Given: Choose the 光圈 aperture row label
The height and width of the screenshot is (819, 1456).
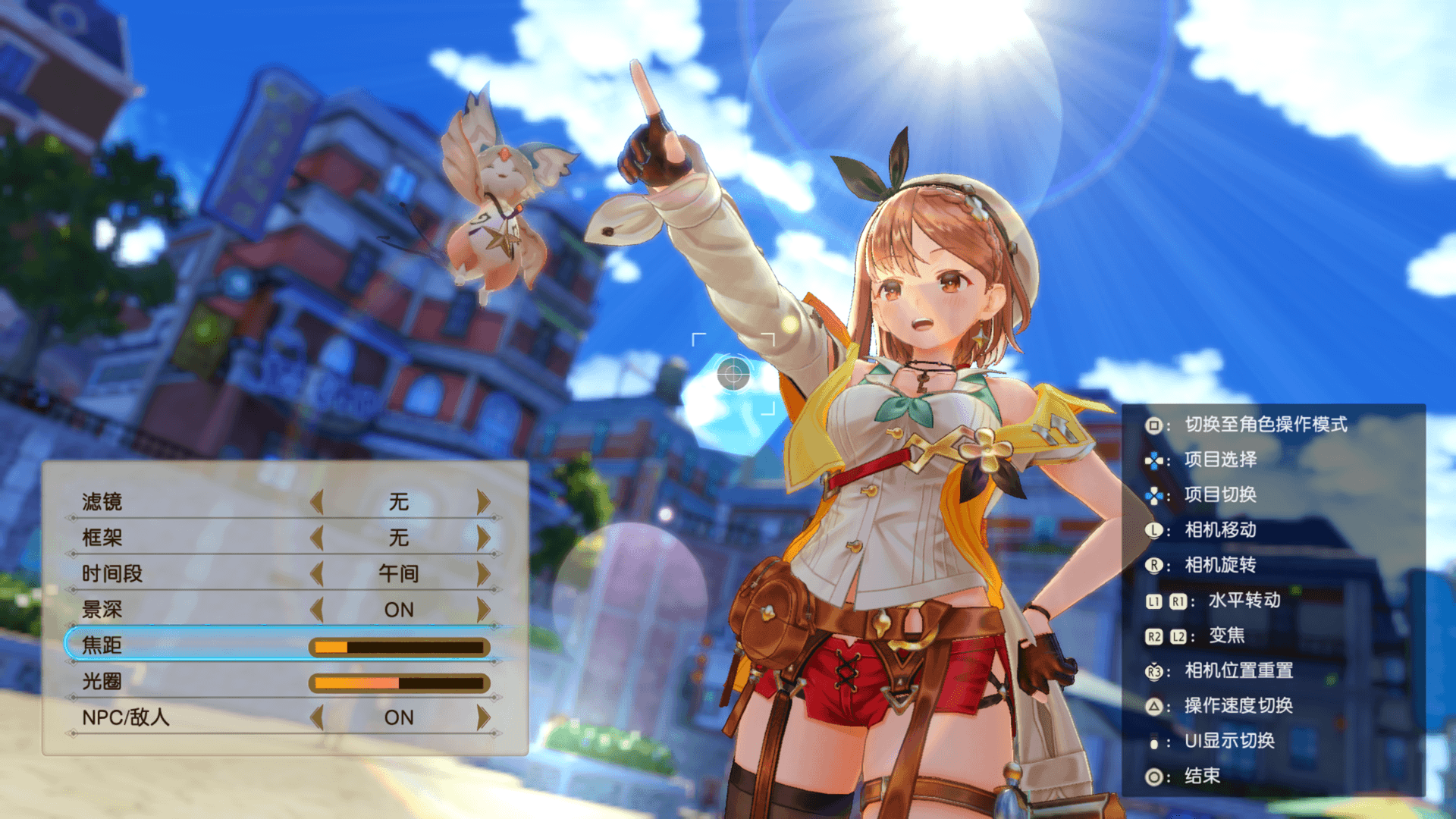Looking at the screenshot, I should (102, 682).
